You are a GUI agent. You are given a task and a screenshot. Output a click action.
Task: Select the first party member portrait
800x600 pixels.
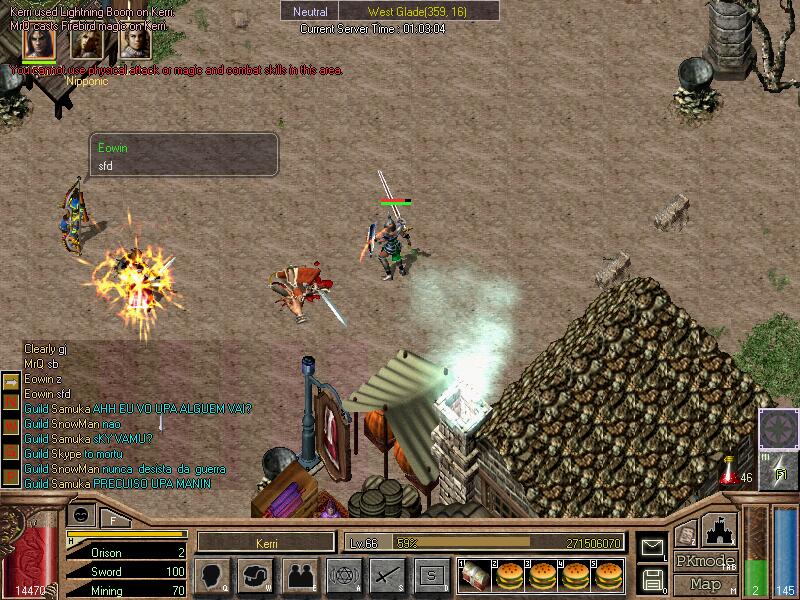pos(39,42)
